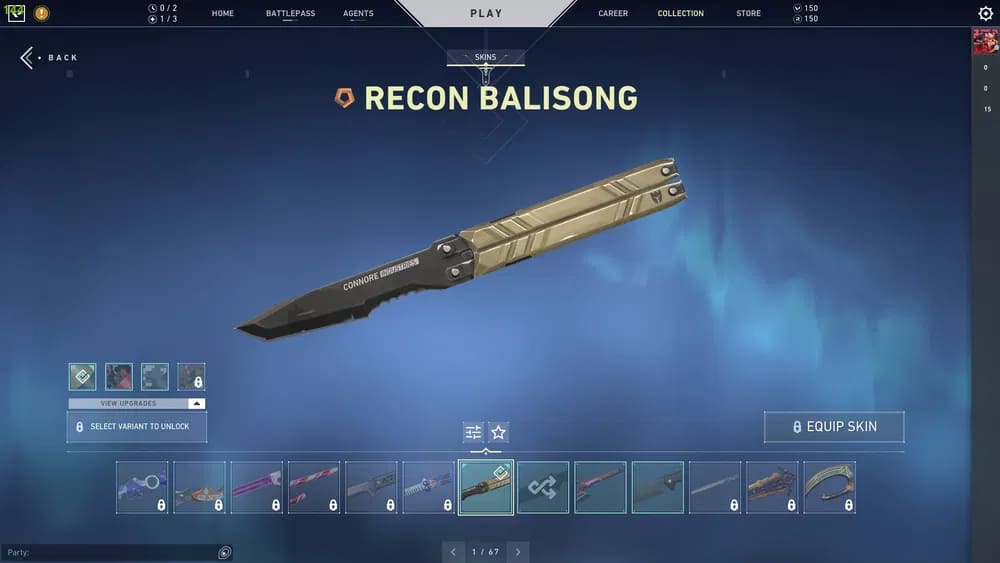Go back using the Back arrow
This screenshot has height=563, width=1000.
(48, 58)
